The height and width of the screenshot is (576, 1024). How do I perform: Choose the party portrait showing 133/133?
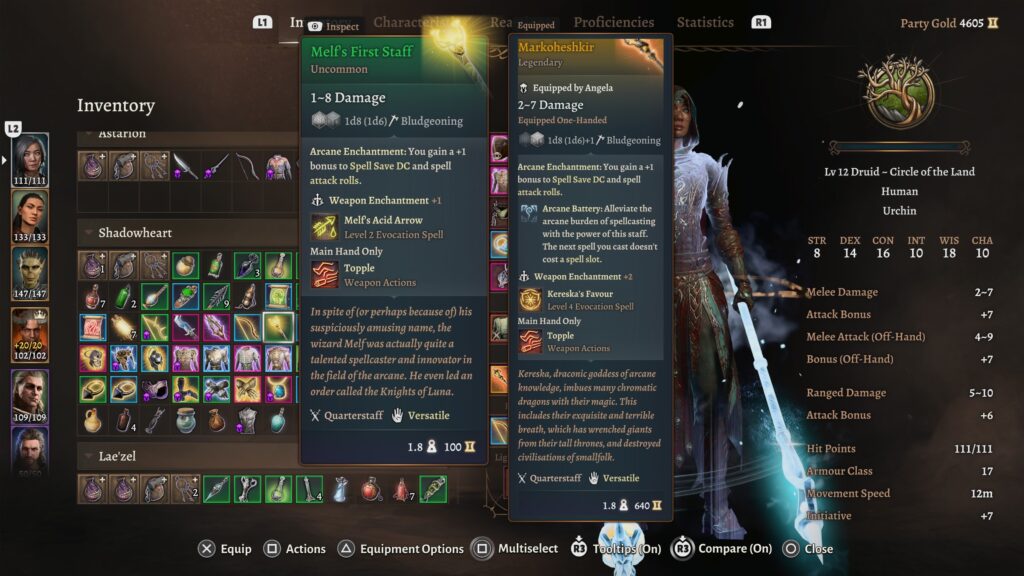[x=30, y=210]
